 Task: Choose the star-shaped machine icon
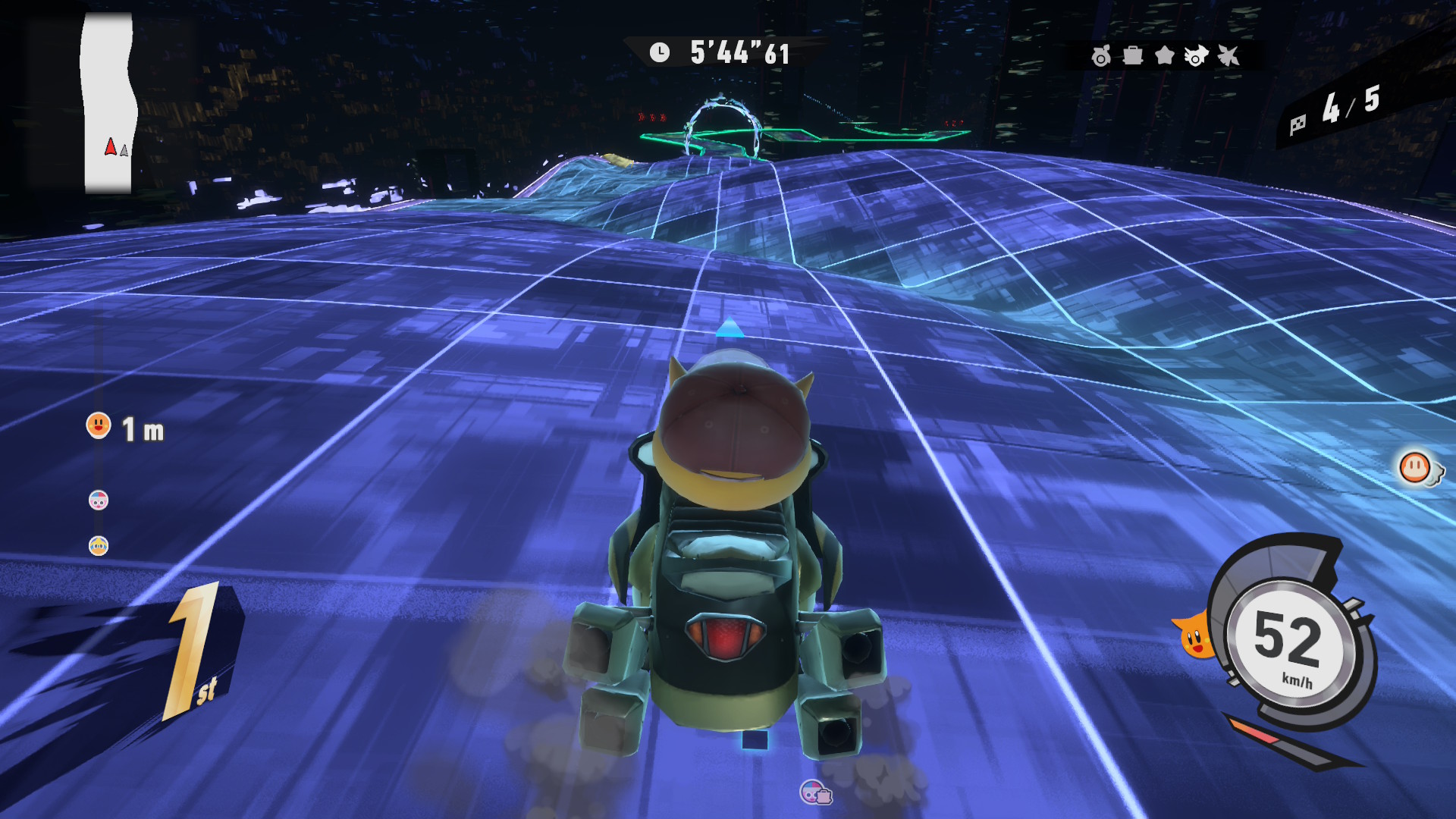(1164, 55)
